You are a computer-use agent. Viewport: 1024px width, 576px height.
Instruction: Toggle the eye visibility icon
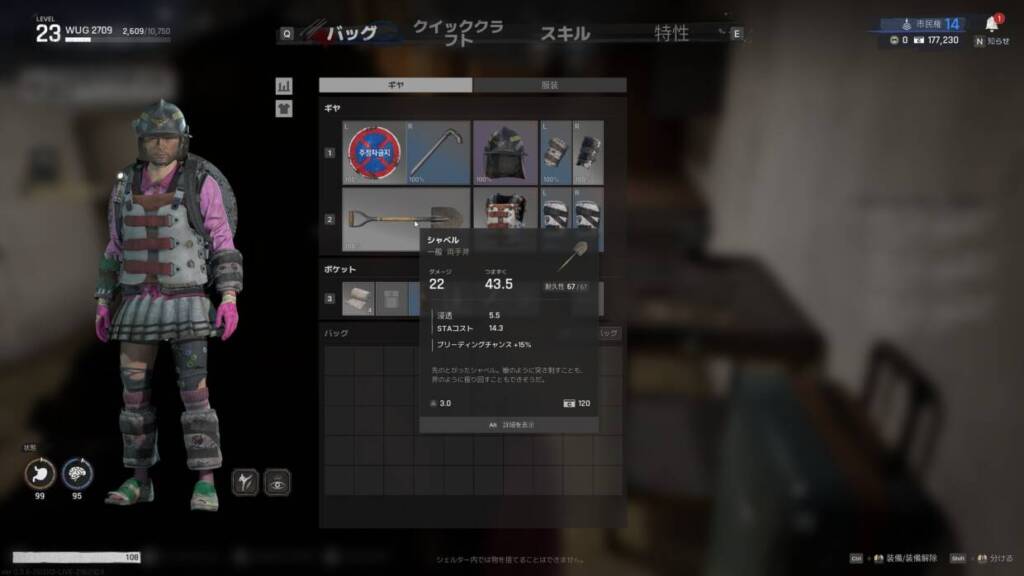click(x=277, y=483)
